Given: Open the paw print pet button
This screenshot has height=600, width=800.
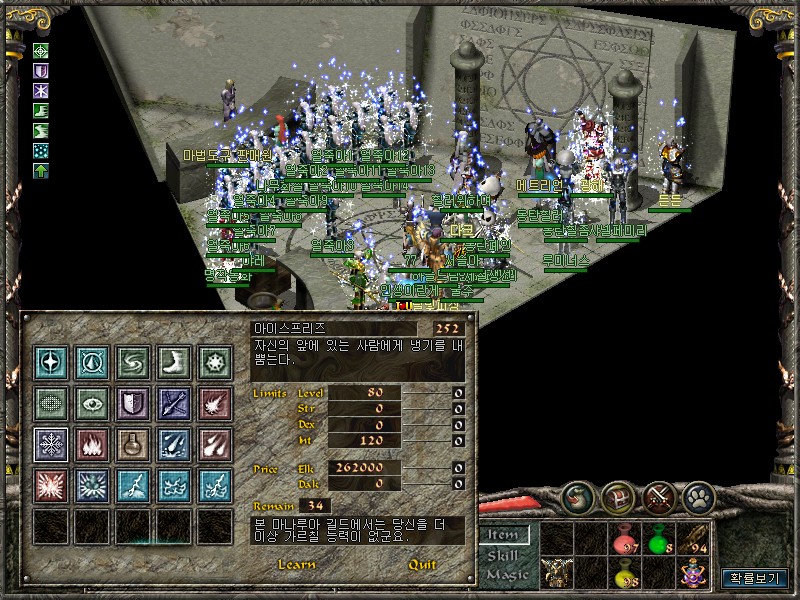Looking at the screenshot, I should coord(698,495).
